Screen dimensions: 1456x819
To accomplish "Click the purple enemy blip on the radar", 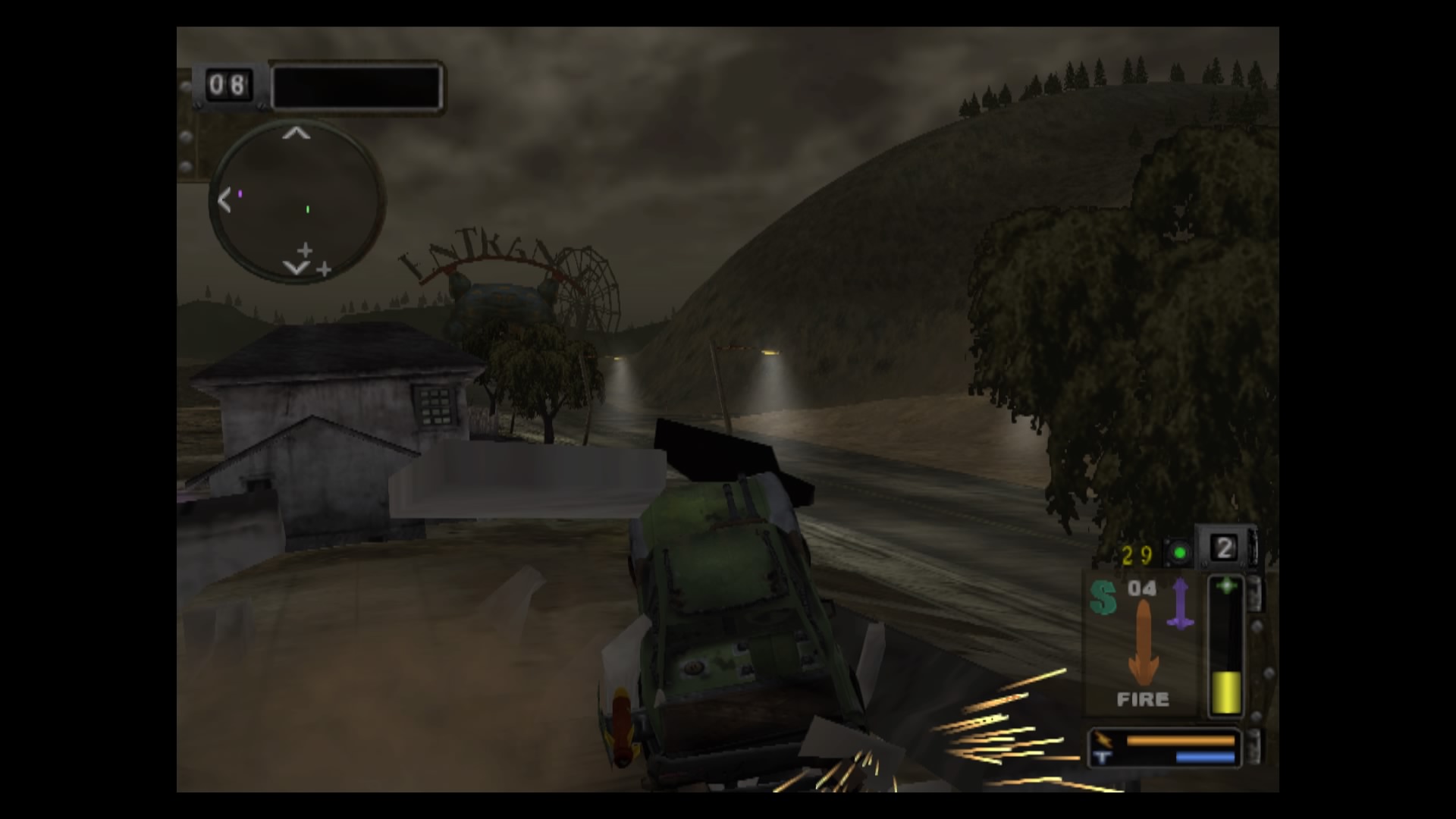I will click(x=240, y=193).
